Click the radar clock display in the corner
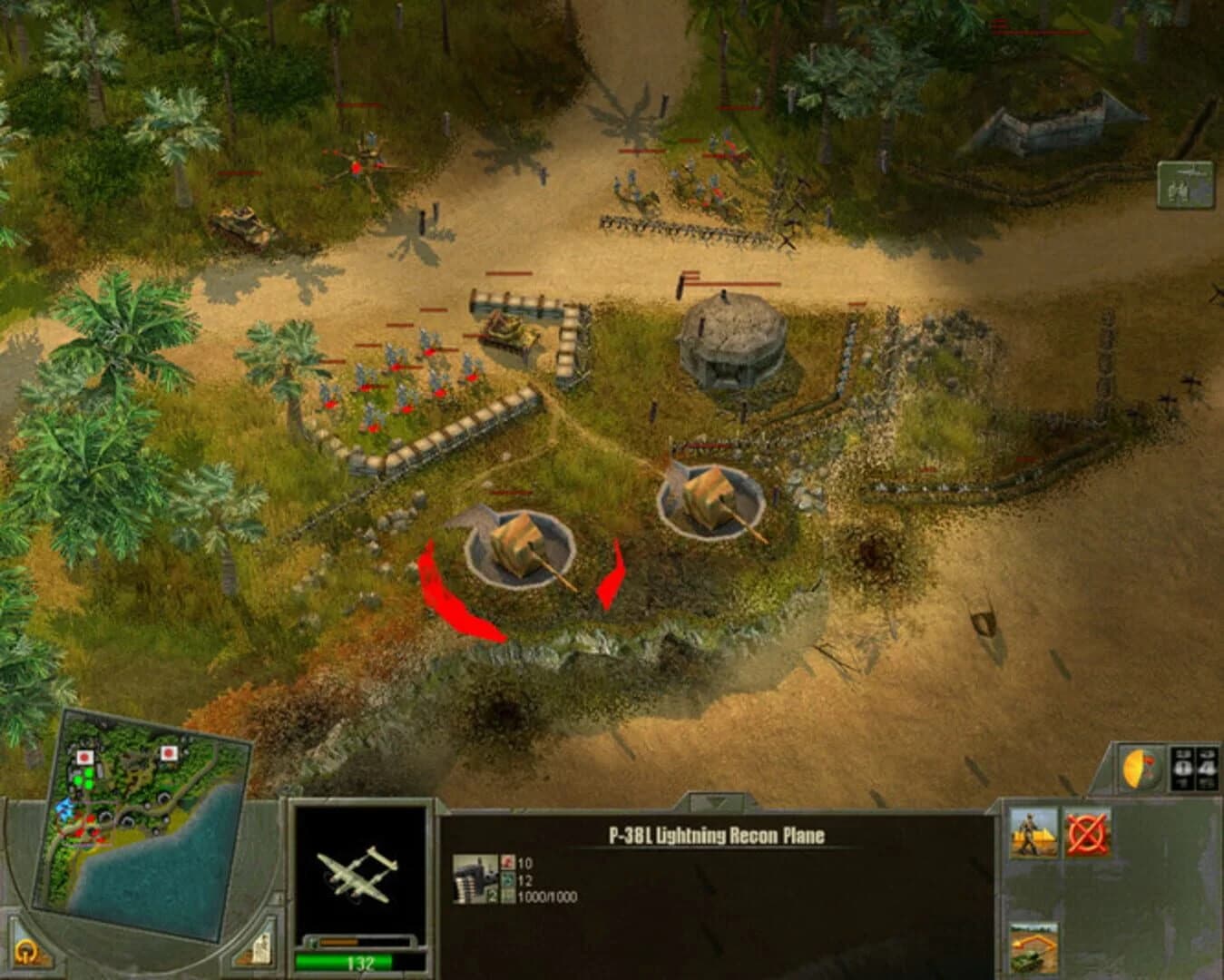 1140,768
